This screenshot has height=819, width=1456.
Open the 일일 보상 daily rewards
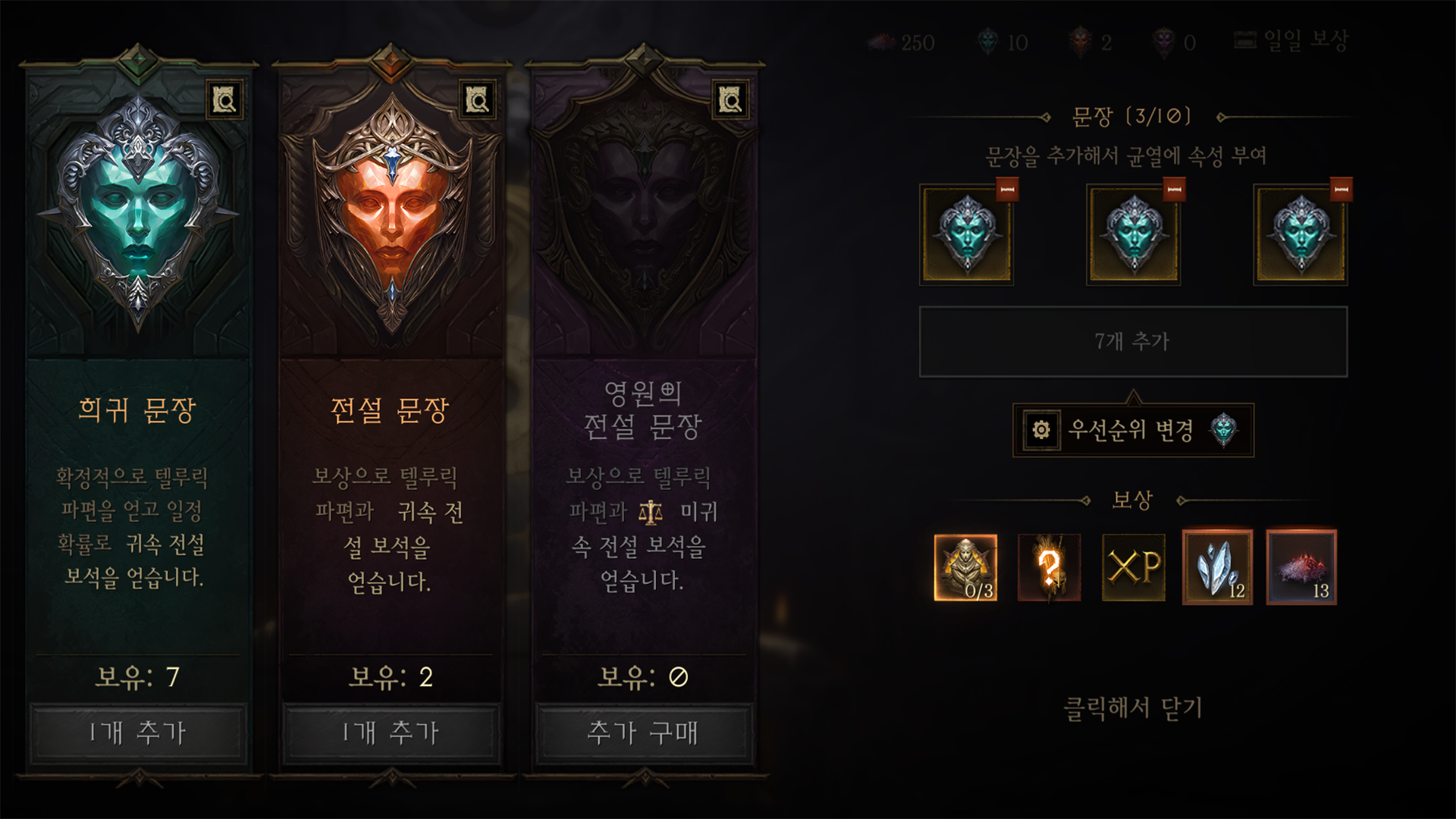pos(1292,41)
